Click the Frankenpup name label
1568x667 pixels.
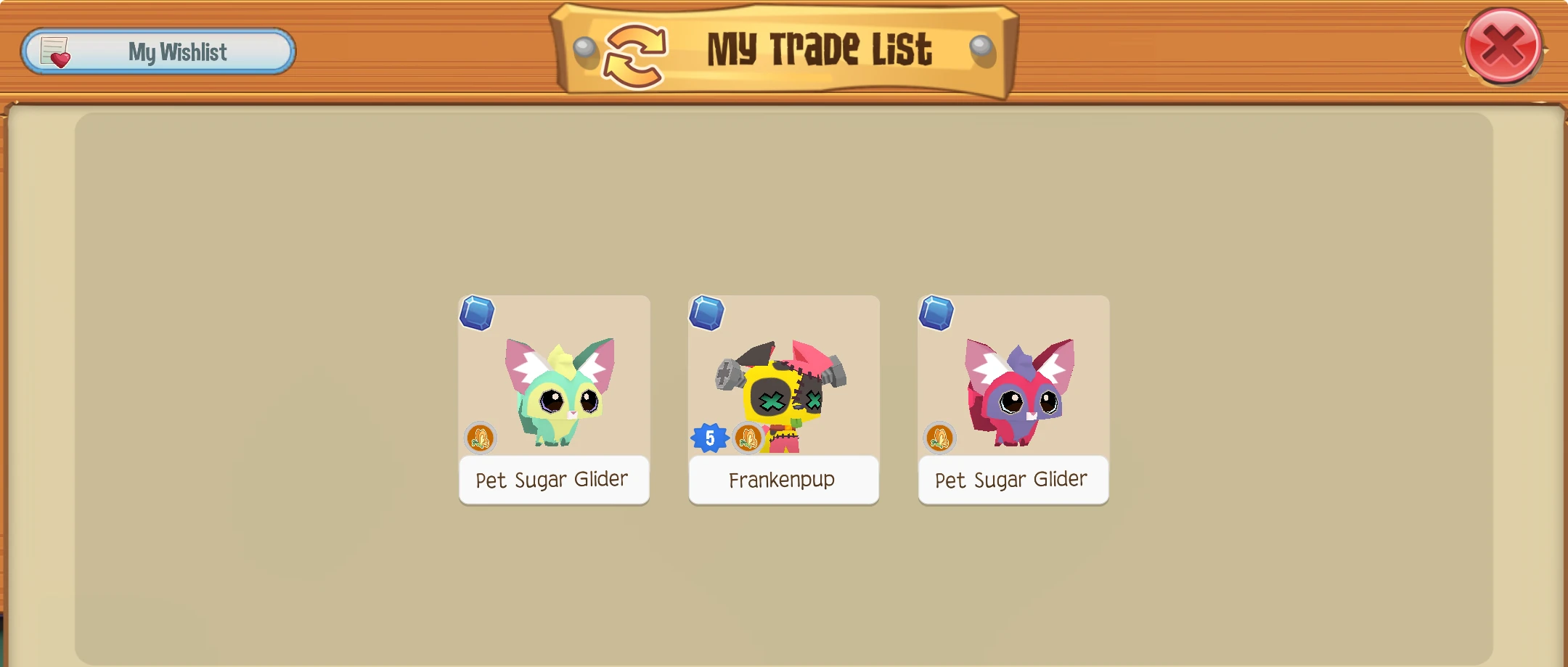783,480
